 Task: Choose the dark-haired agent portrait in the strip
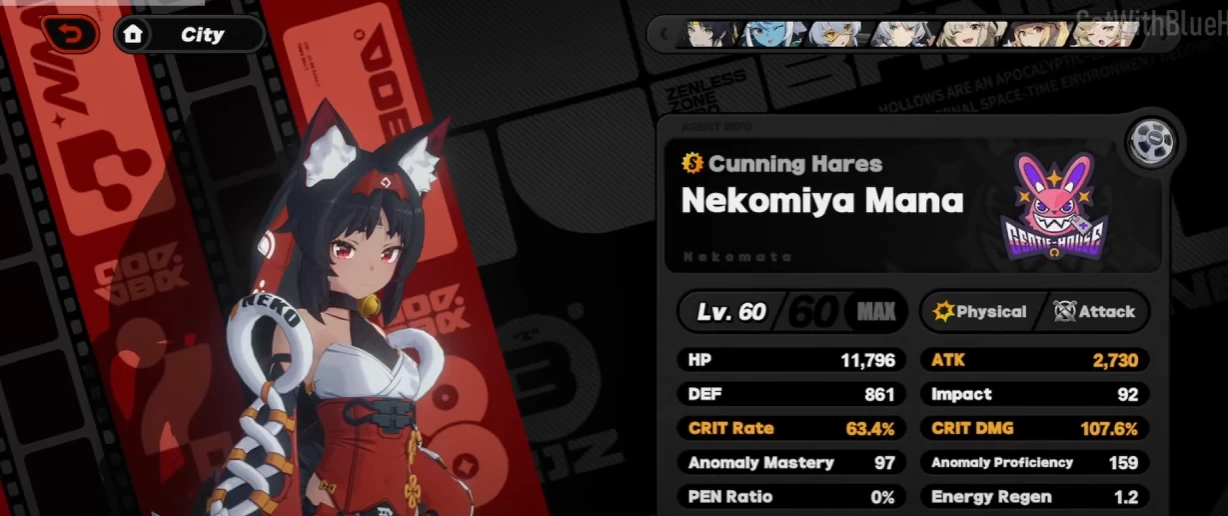(x=712, y=35)
